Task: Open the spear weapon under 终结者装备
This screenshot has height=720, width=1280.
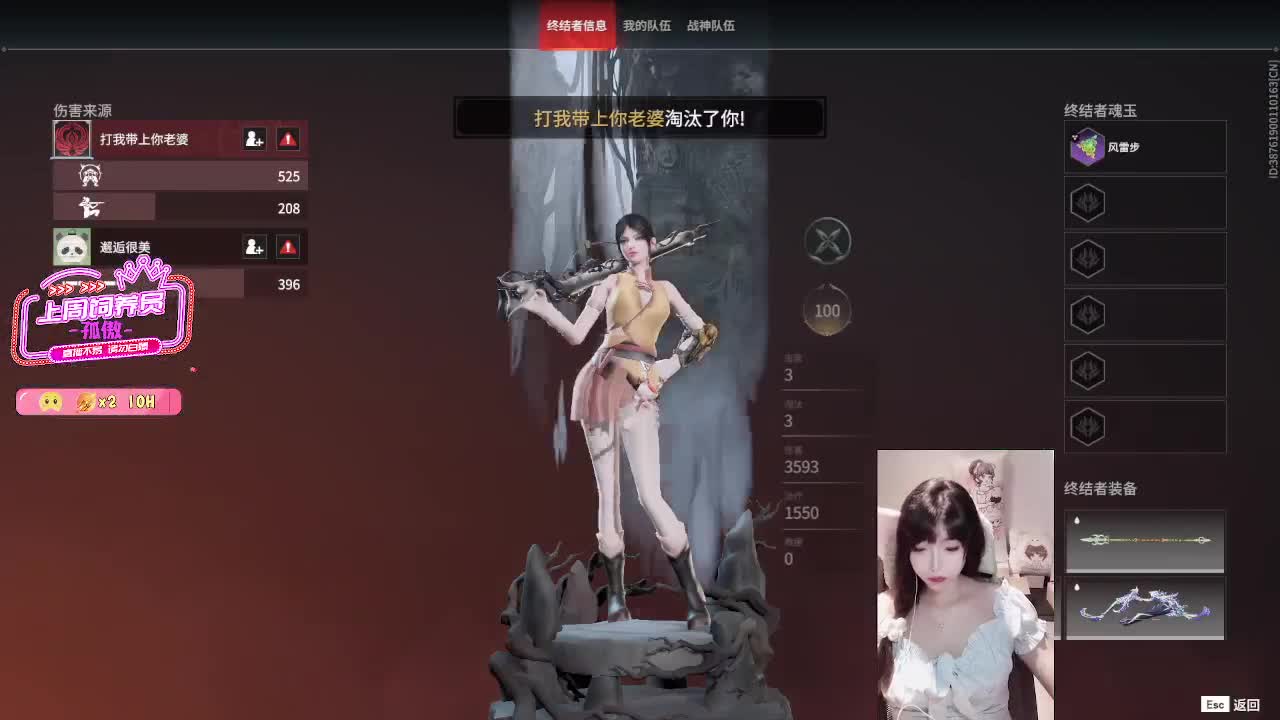Action: click(x=1143, y=541)
